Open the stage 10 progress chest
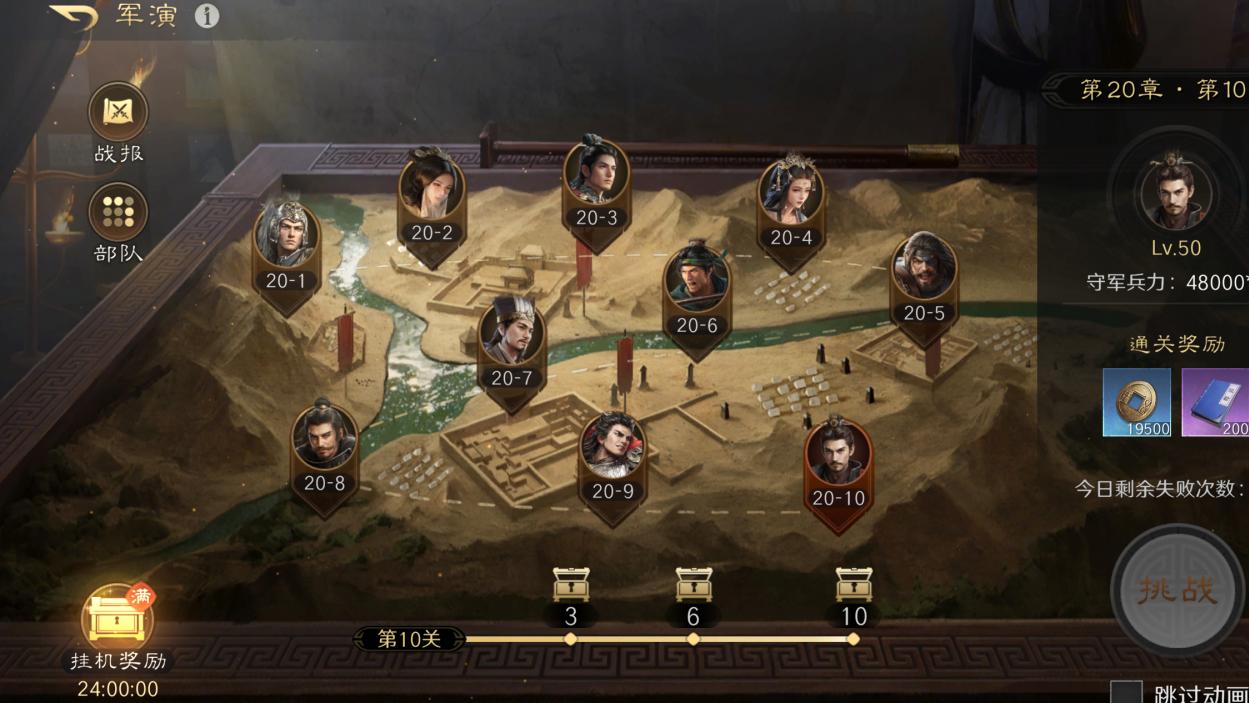This screenshot has width=1249, height=703. pyautogui.click(x=854, y=585)
